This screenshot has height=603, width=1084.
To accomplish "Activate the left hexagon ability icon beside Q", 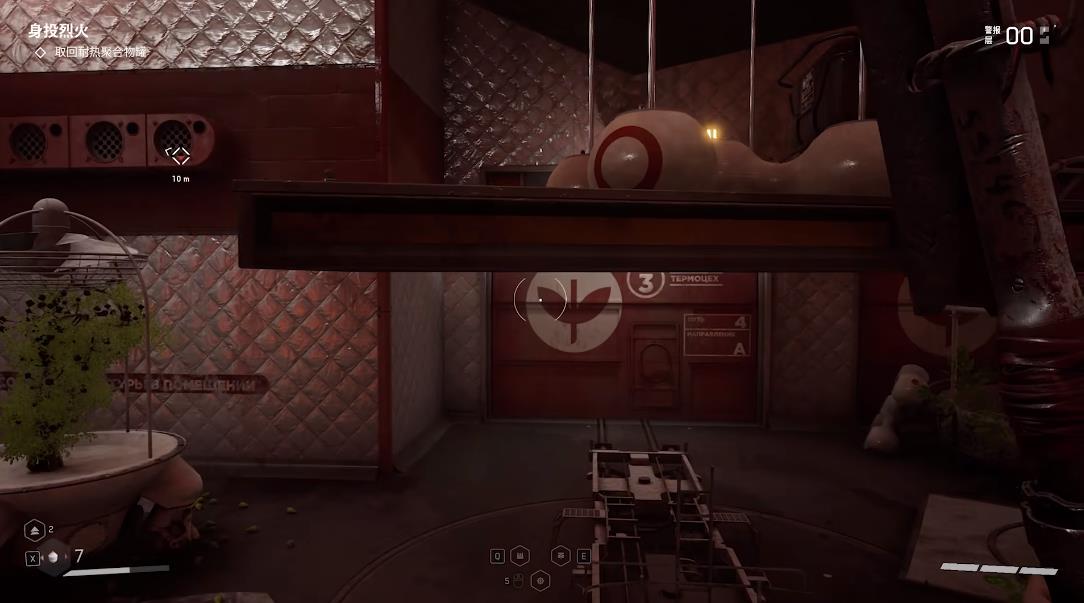I will [520, 556].
